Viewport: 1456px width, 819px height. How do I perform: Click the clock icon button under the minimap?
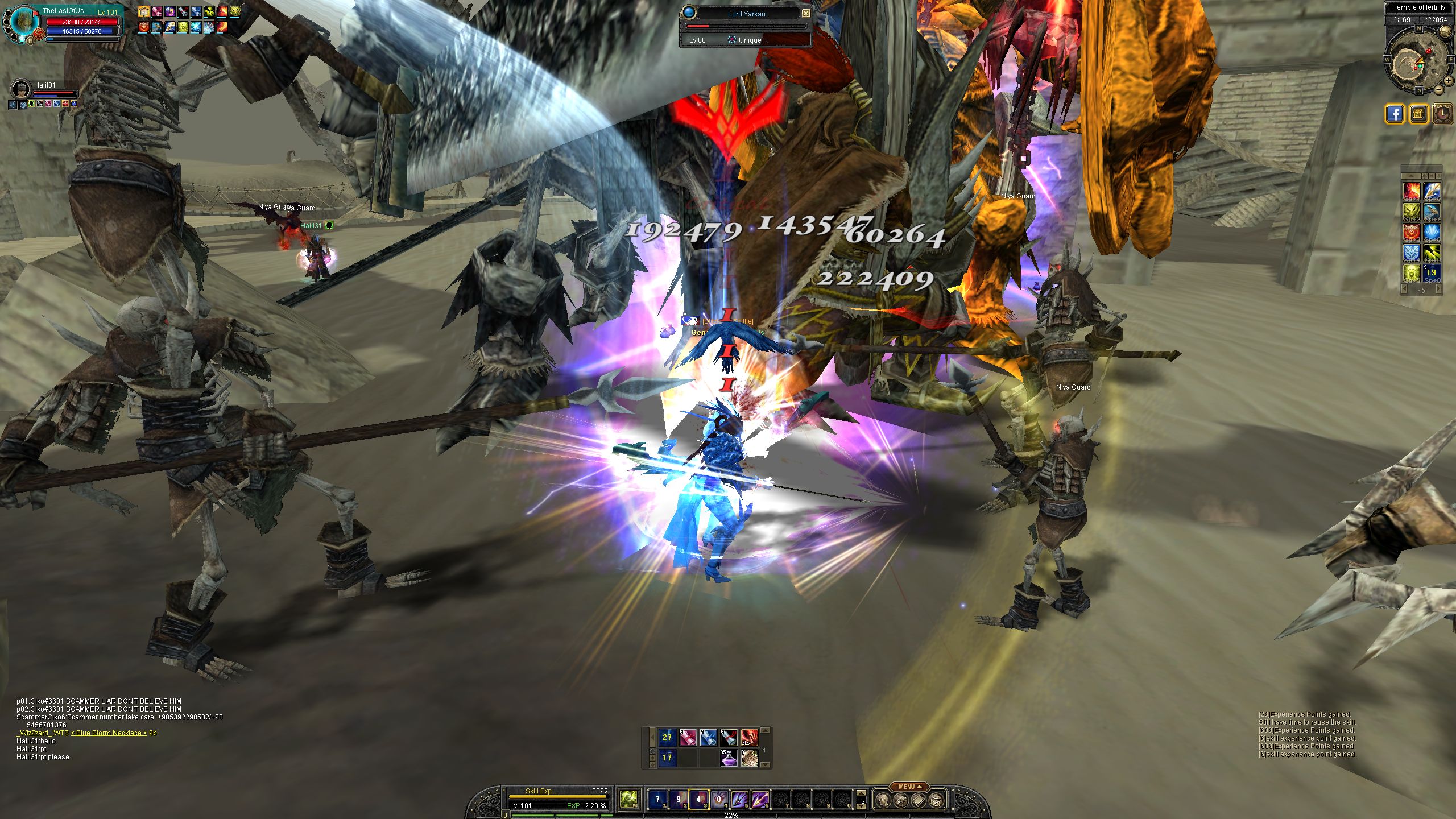coord(1442,114)
